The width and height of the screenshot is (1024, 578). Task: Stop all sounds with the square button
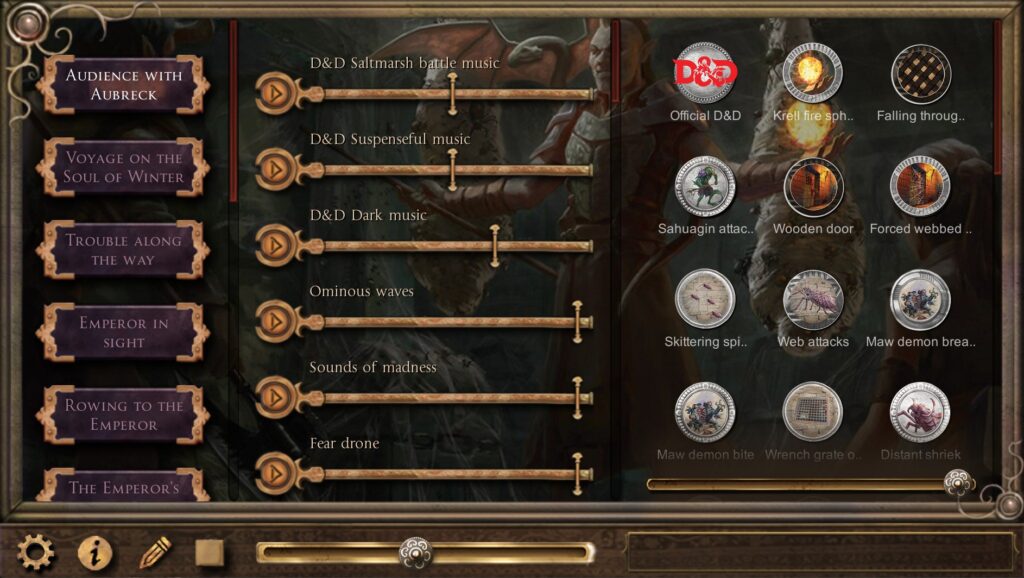coord(210,552)
